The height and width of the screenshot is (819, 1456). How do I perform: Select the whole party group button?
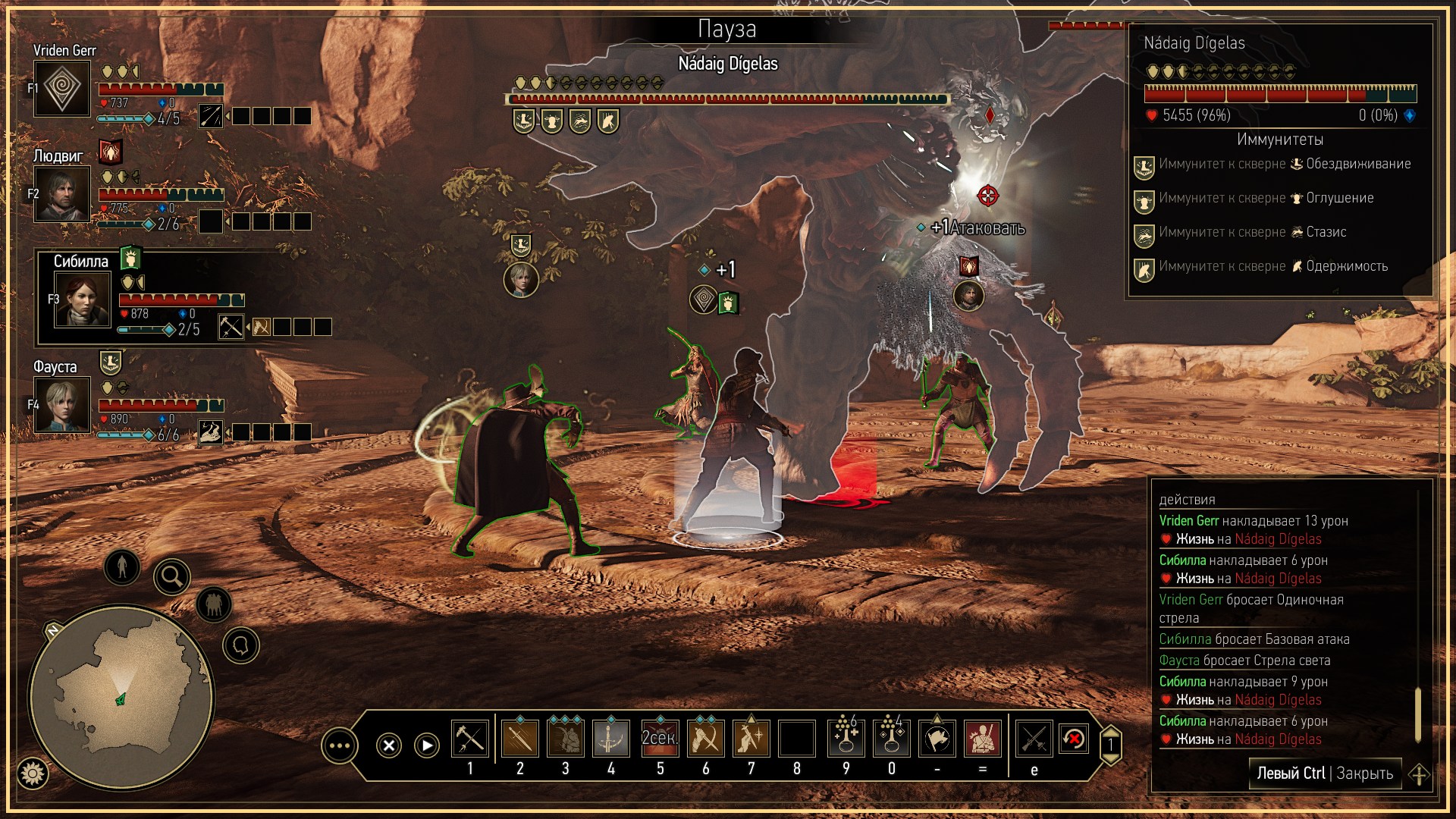point(214,604)
